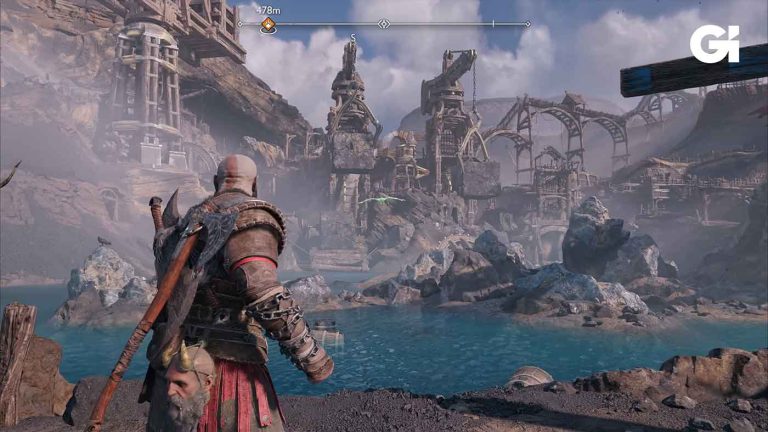Select the orange quest marker on the compass

pos(268,26)
